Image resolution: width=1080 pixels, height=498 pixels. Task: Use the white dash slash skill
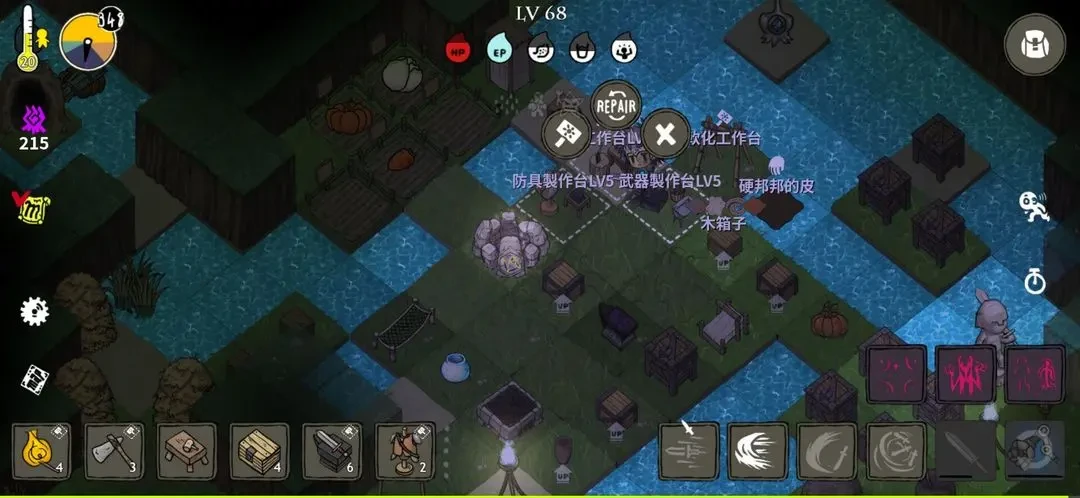pyautogui.click(x=758, y=452)
